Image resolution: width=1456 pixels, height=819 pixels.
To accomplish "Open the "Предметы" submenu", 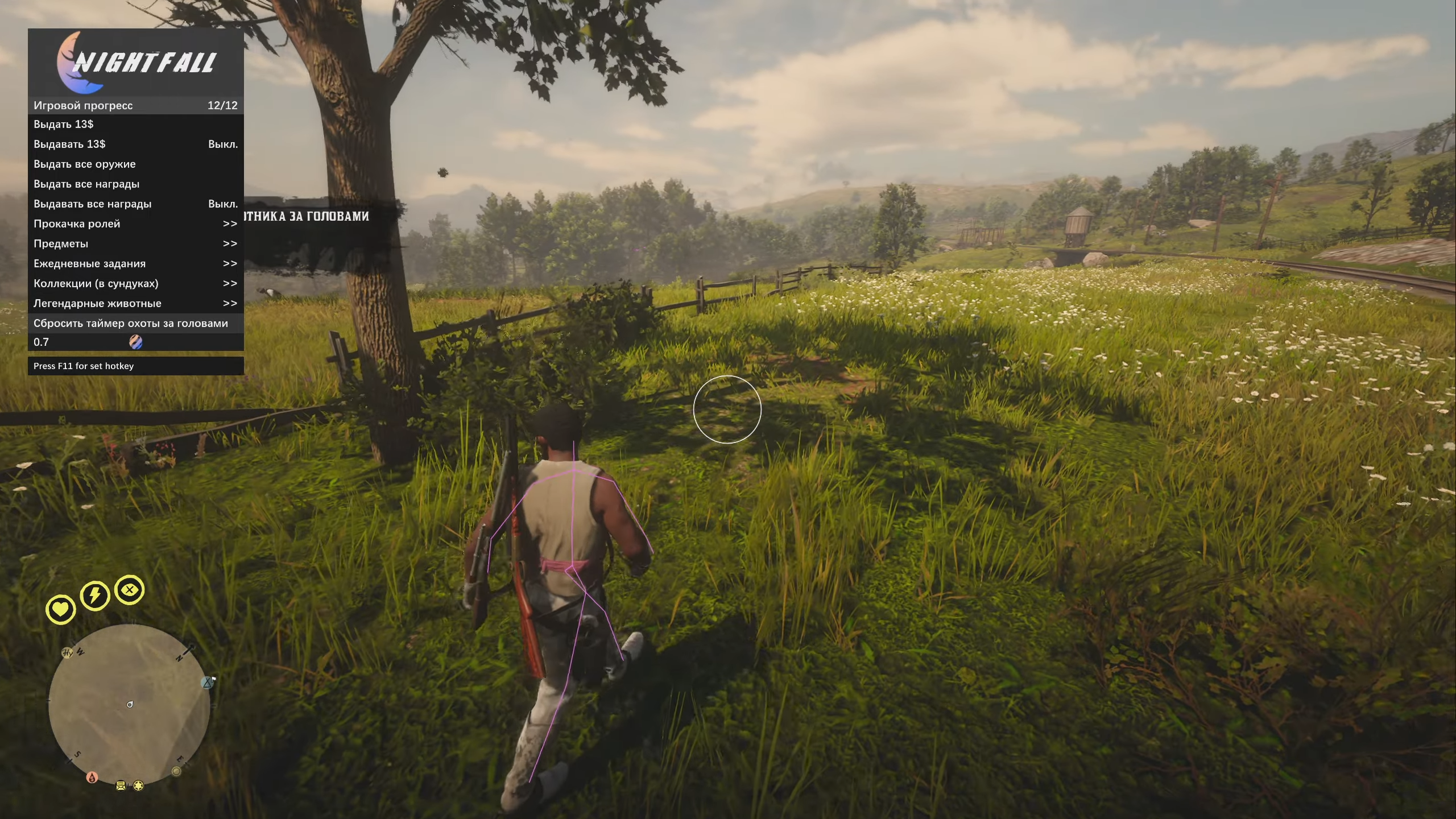I will 135,243.
